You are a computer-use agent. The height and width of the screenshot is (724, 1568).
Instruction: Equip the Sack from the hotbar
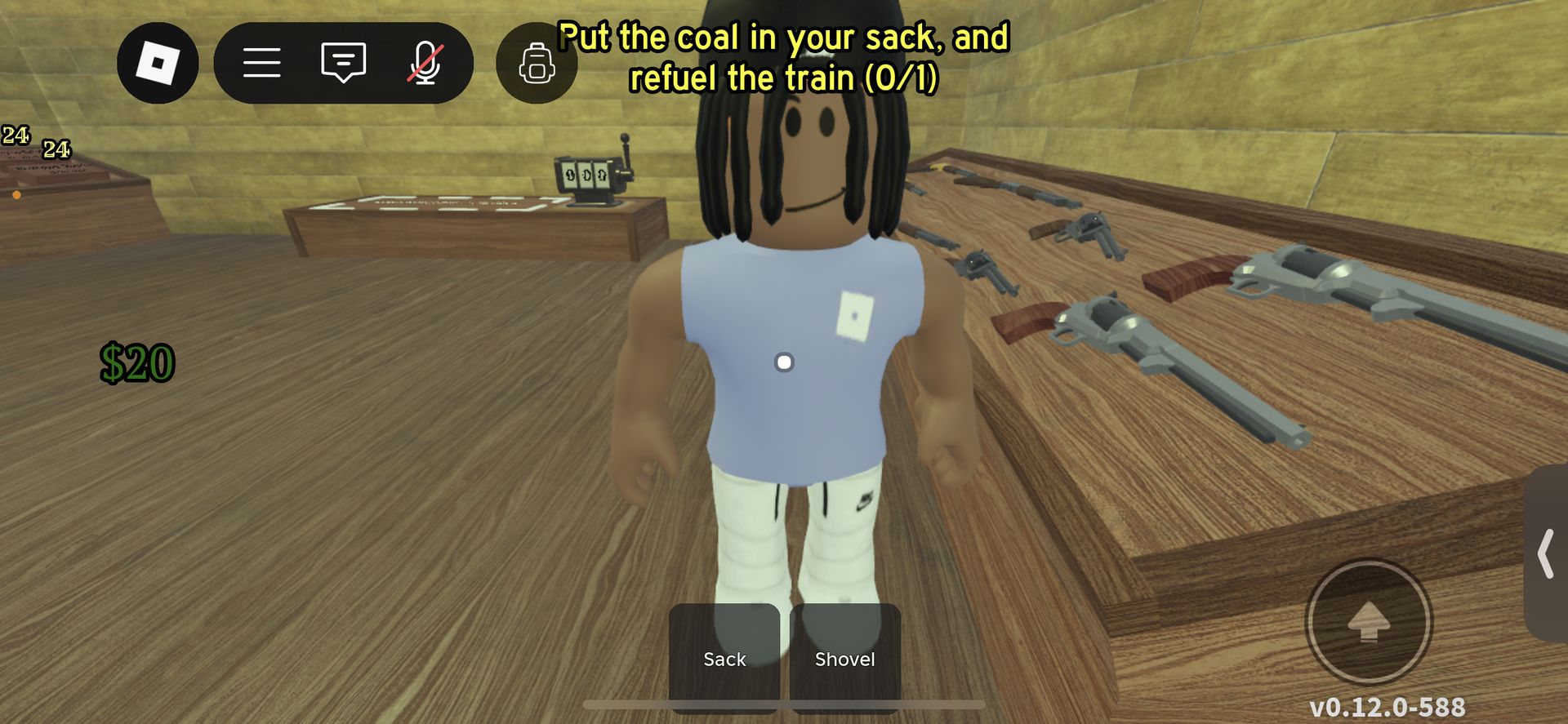click(724, 657)
